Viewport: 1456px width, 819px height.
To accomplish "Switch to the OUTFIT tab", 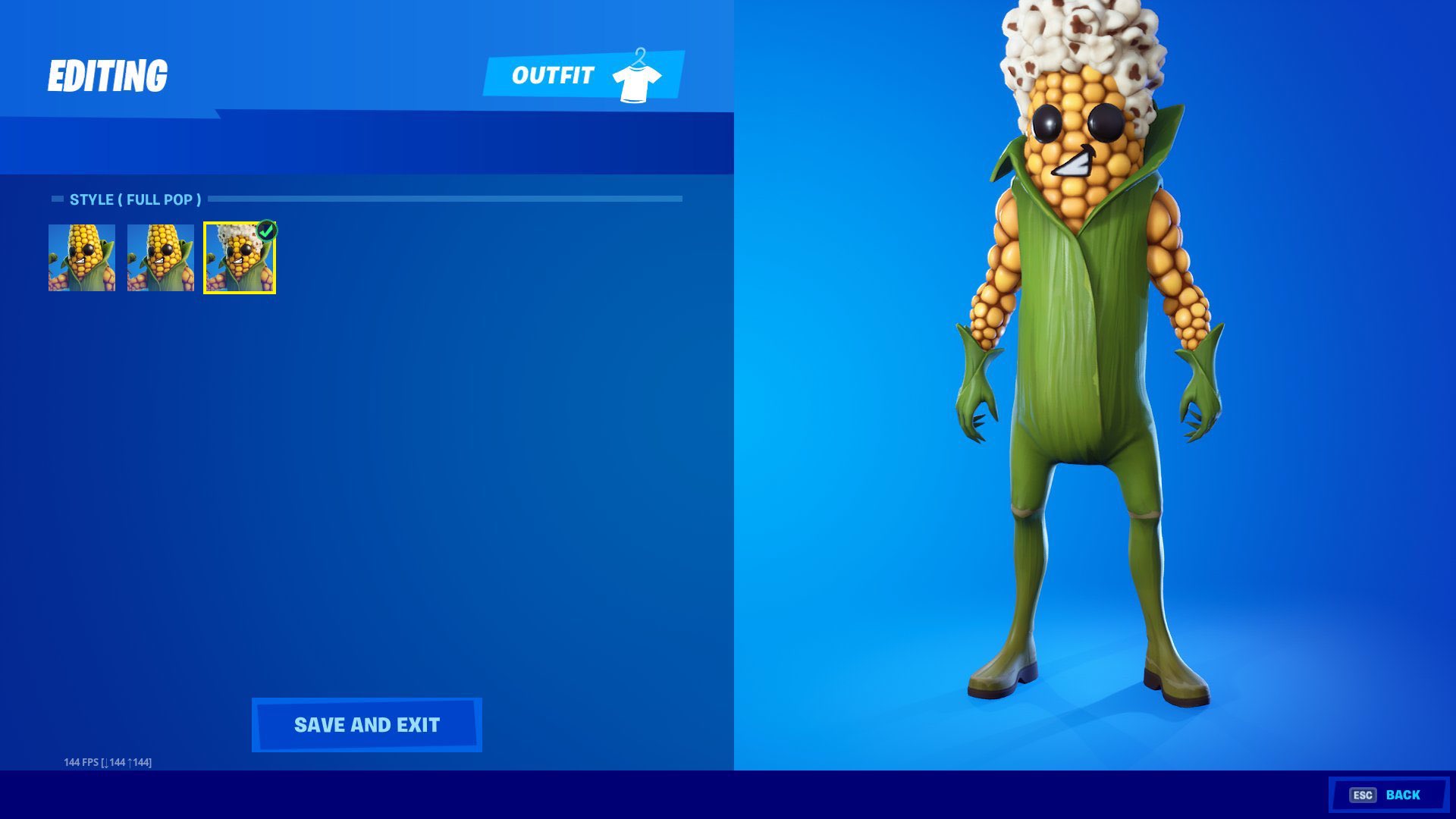I will coord(552,75).
